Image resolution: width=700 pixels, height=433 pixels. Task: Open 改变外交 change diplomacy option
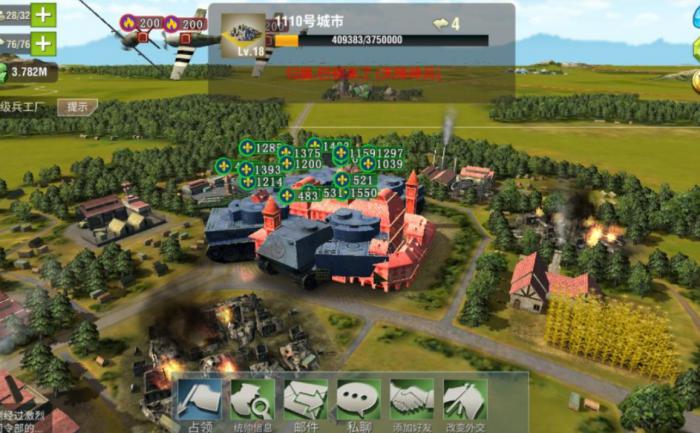(464, 402)
